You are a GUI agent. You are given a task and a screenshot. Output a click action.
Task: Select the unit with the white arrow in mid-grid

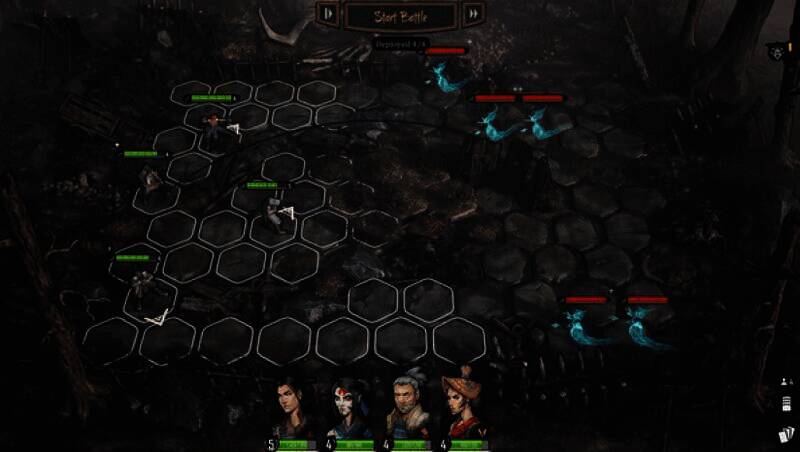pos(272,212)
